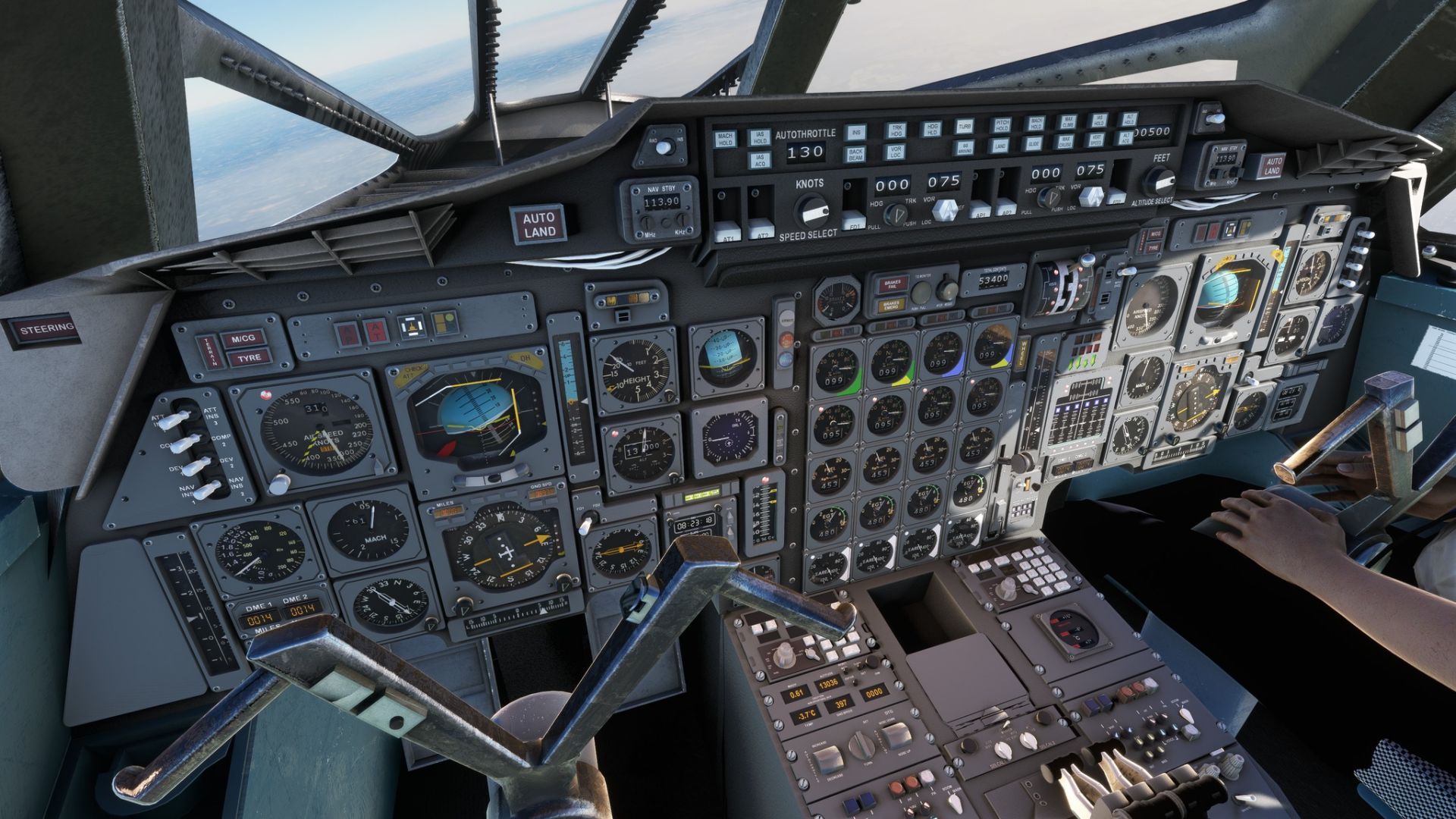Activate the VERT SPEED button

click(x=1096, y=139)
